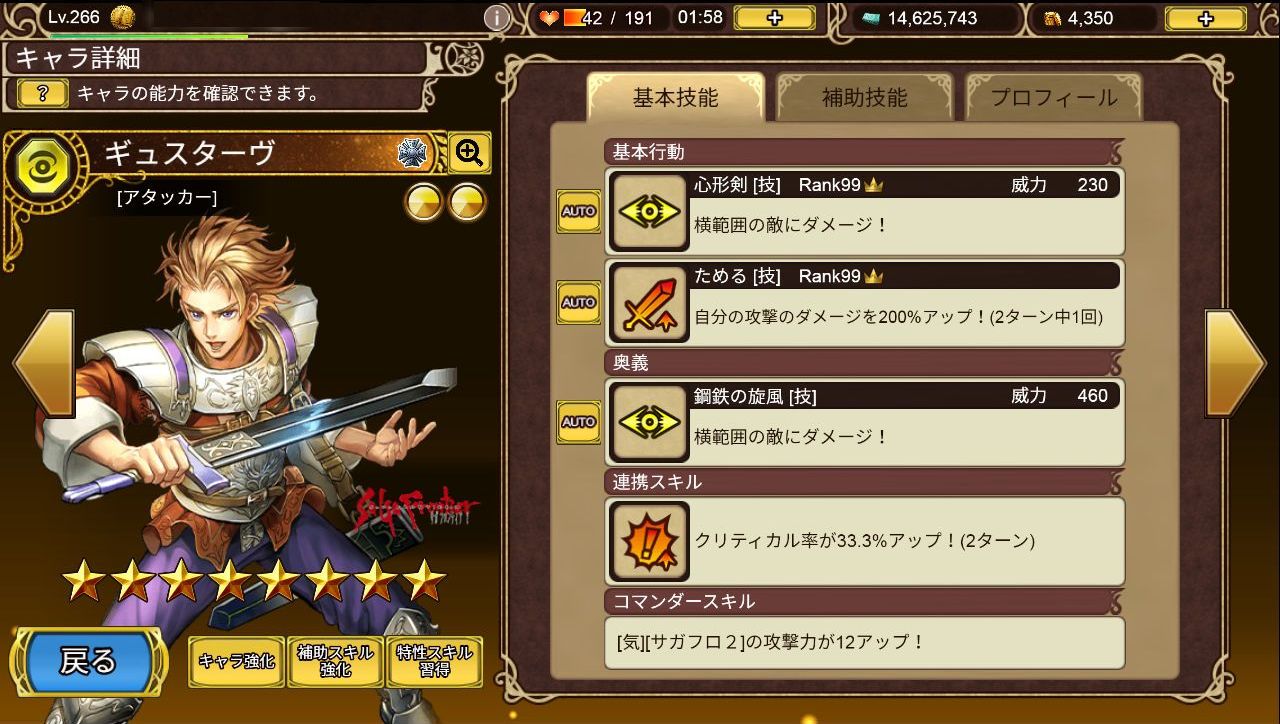Choose 特性スキル習得 trait skill learning
The image size is (1280, 724).
click(434, 661)
